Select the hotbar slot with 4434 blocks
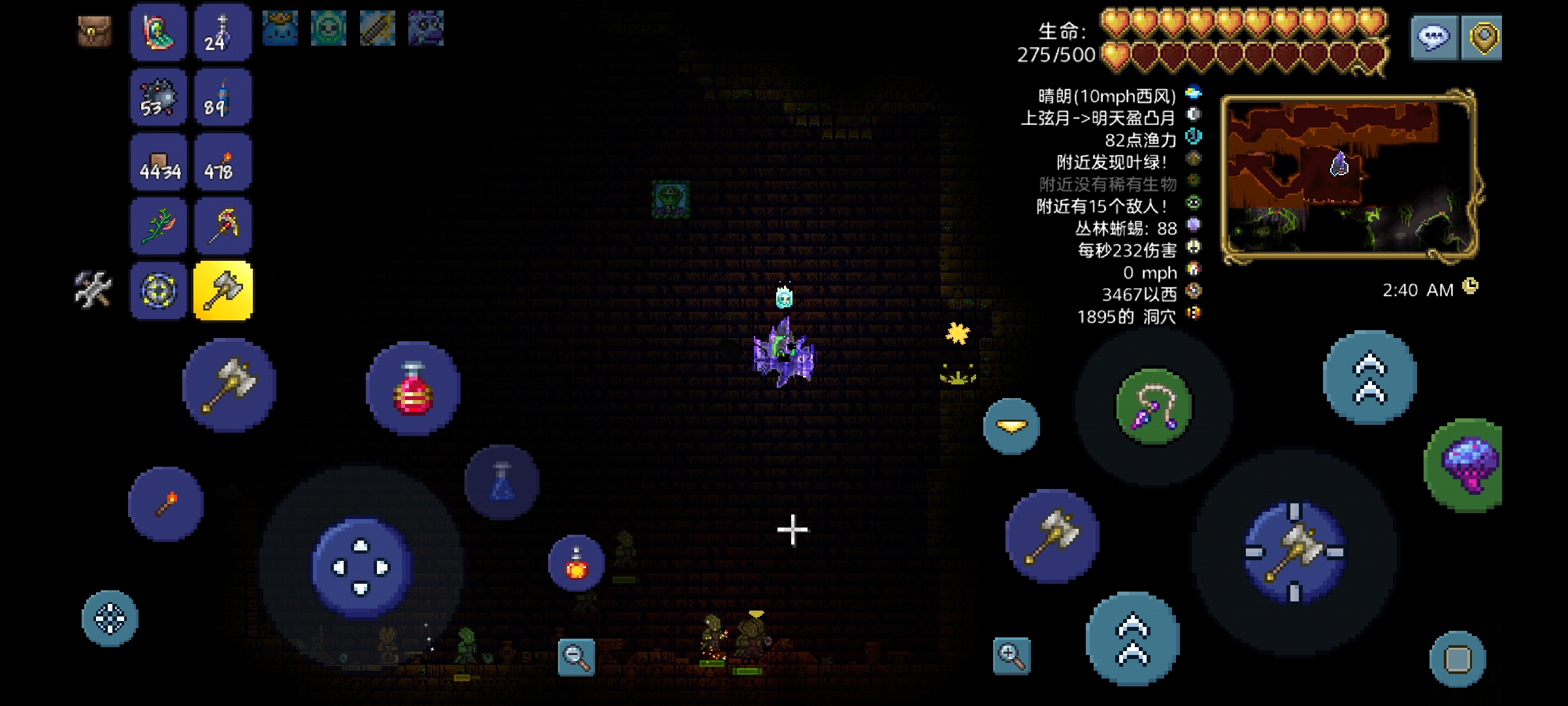Viewport: 1568px width, 706px height. point(159,161)
